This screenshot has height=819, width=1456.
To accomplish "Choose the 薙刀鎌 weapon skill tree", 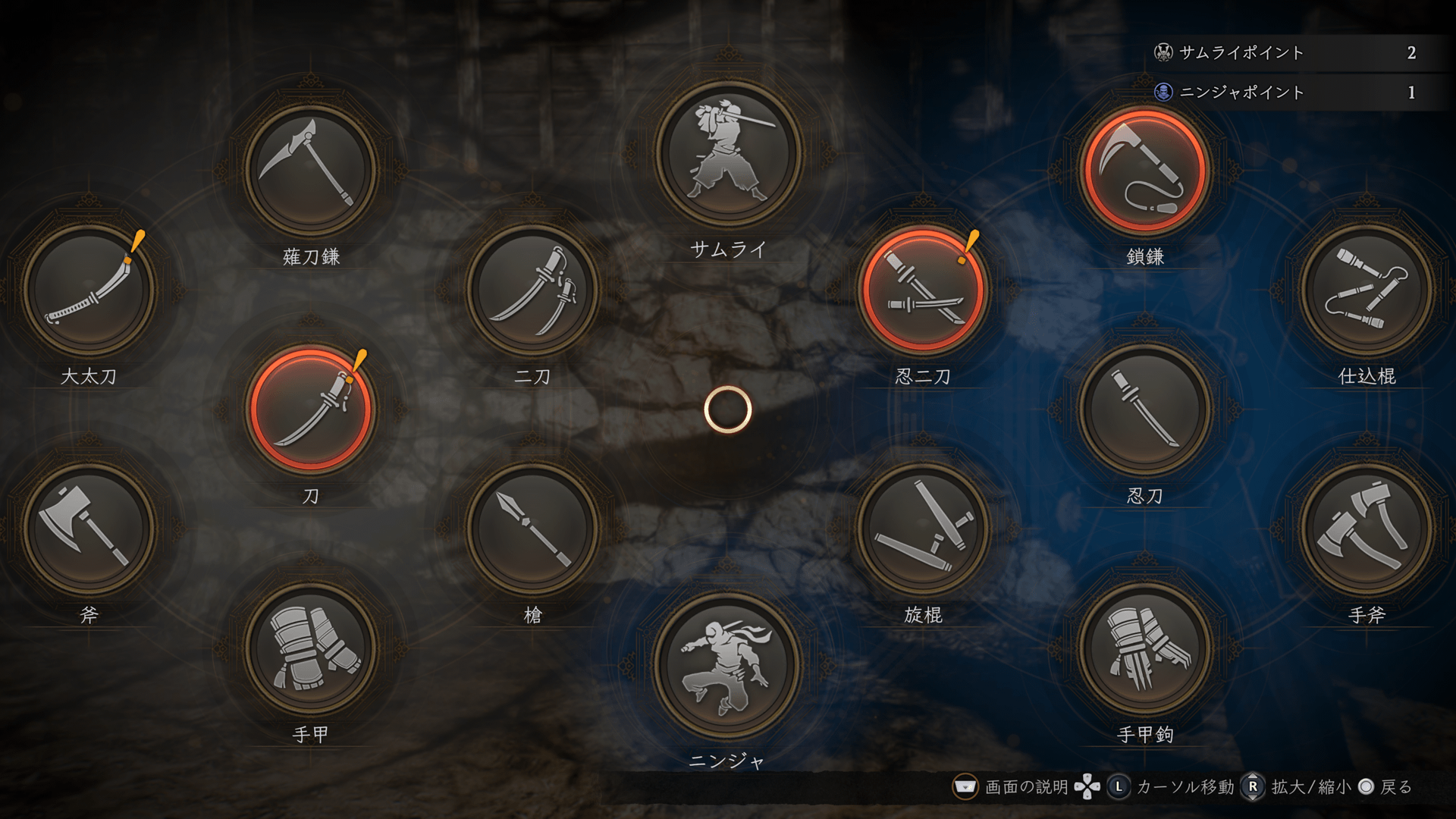I will point(311,170).
